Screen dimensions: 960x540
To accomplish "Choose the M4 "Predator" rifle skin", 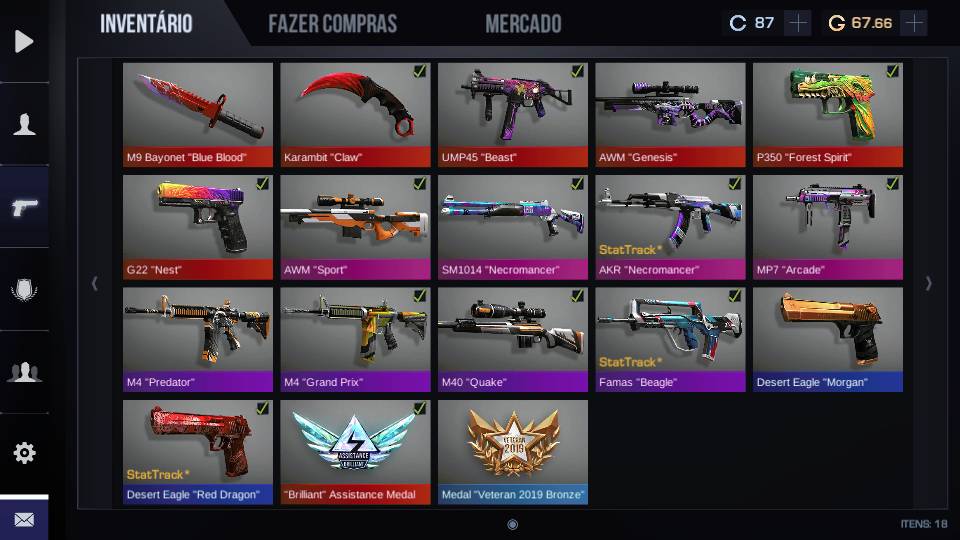I will (198, 339).
